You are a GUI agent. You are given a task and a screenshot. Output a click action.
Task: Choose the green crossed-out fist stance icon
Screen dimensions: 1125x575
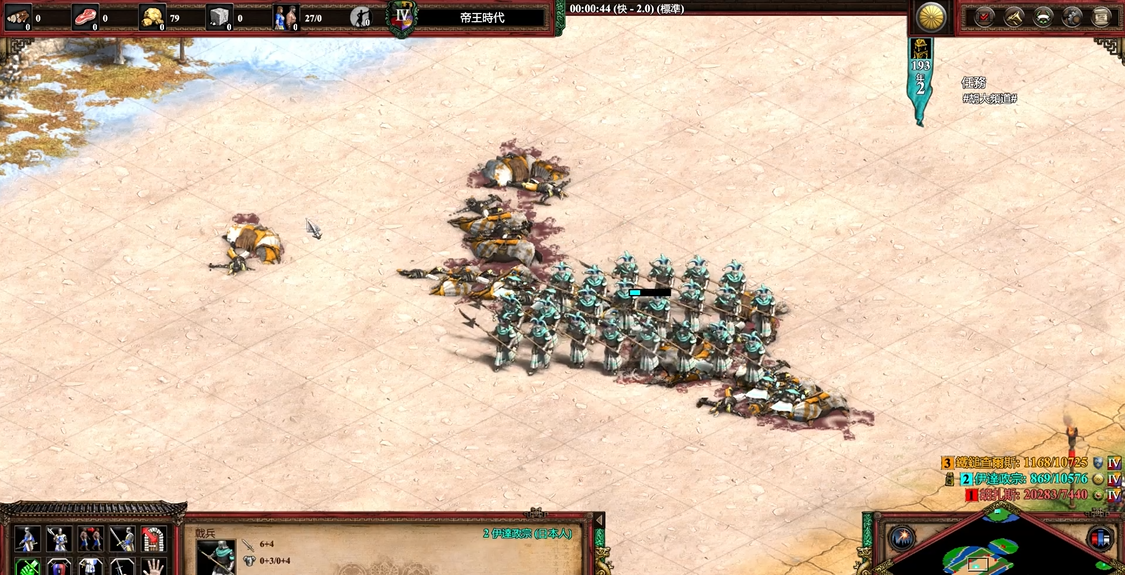pyautogui.click(x=28, y=567)
